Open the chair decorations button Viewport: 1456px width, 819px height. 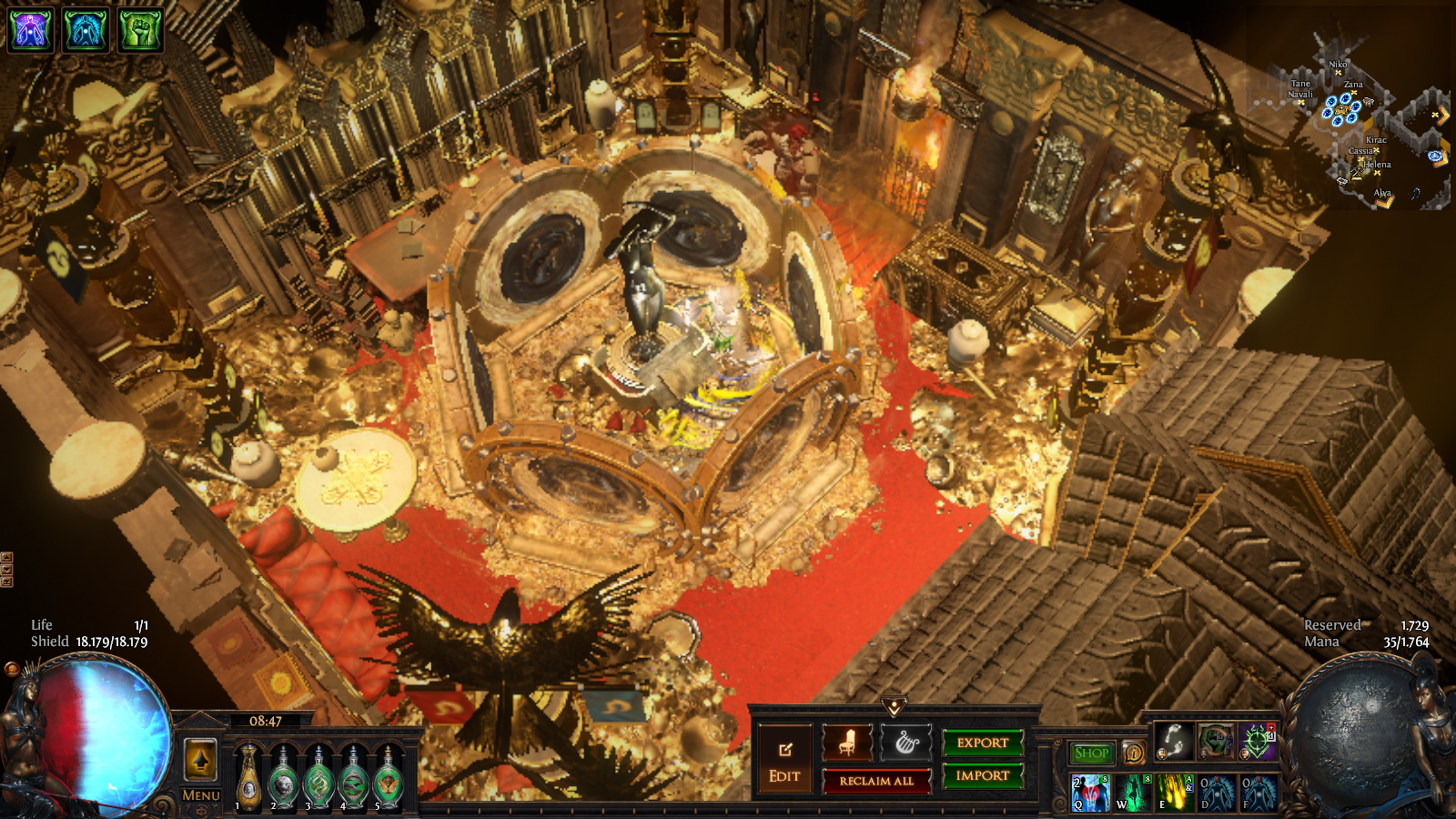847,743
